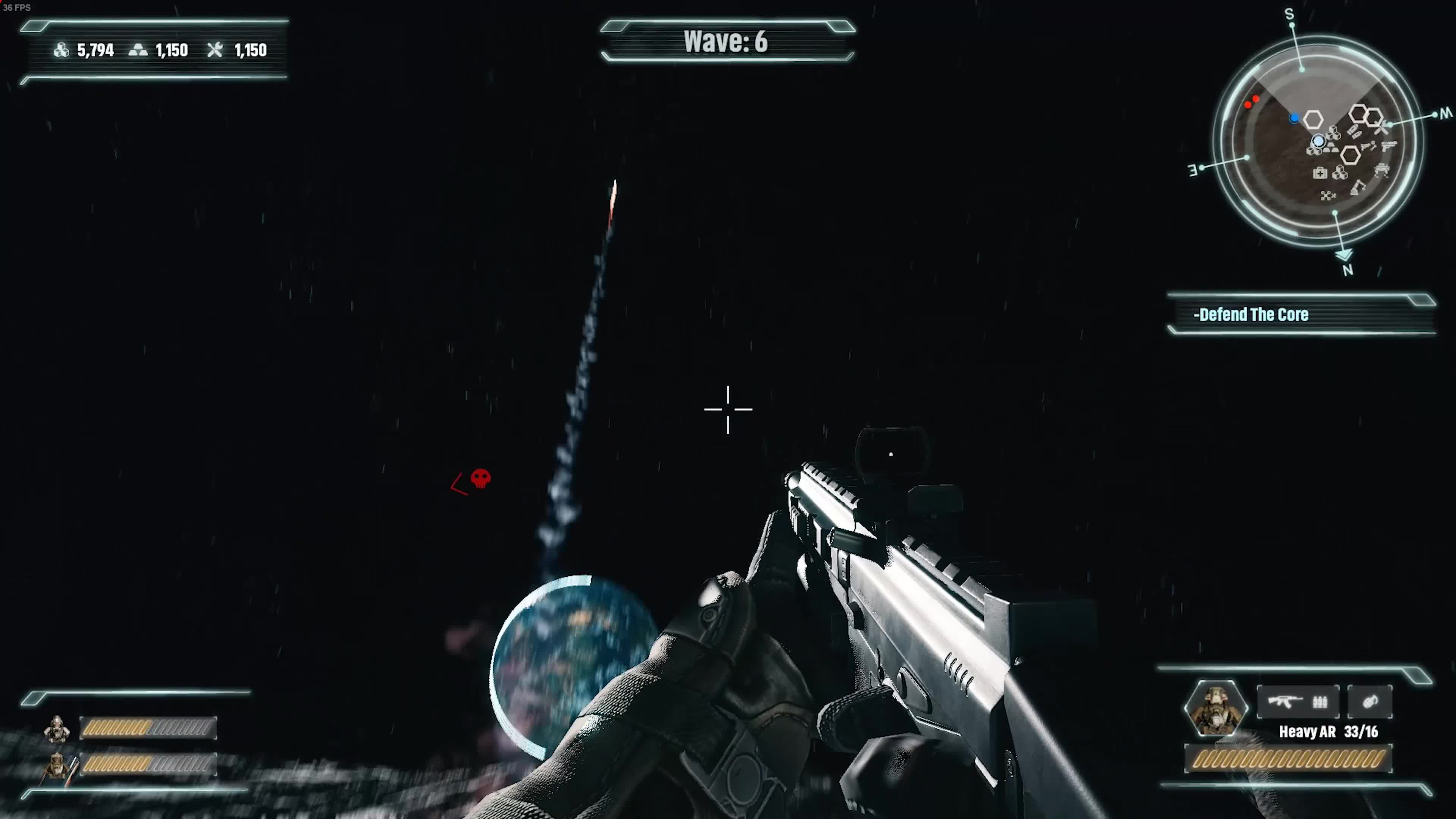Open the Defend The Core objective tracker
The image size is (1456, 819).
1300,314
